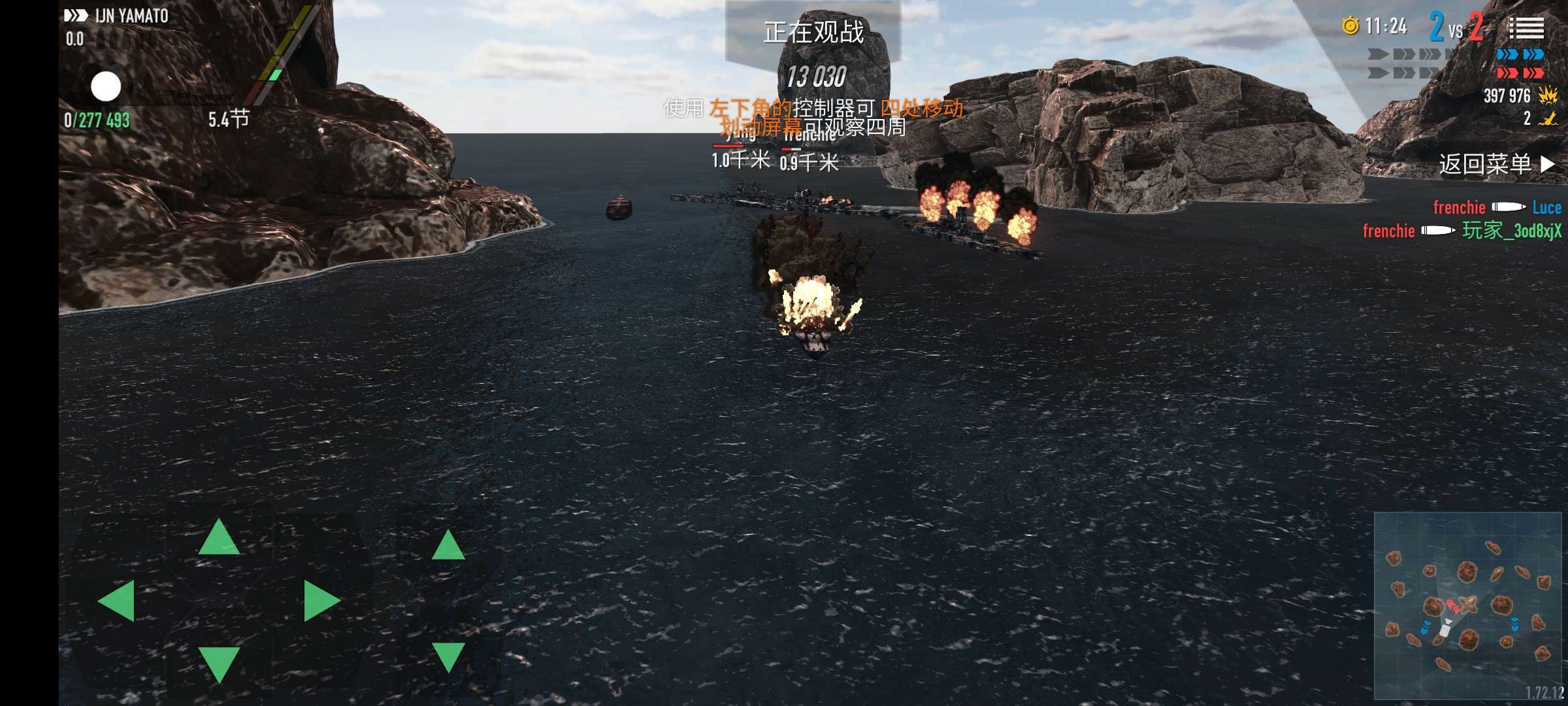The width and height of the screenshot is (1568, 706).
Task: Raise camera with the standalone up arrow
Action: (x=448, y=546)
